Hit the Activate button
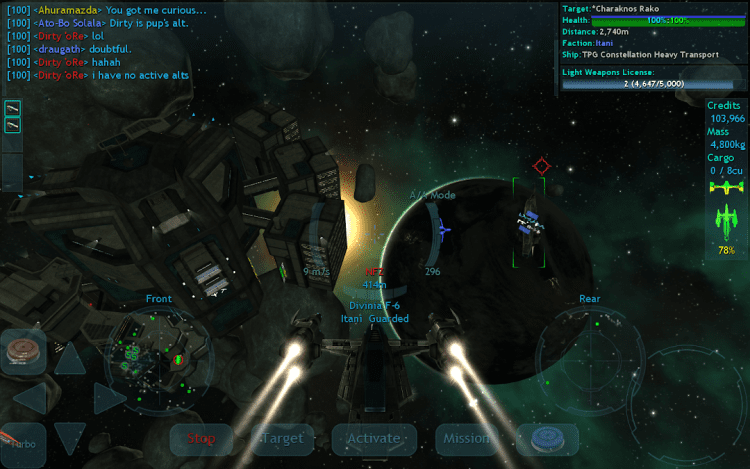 tap(373, 438)
